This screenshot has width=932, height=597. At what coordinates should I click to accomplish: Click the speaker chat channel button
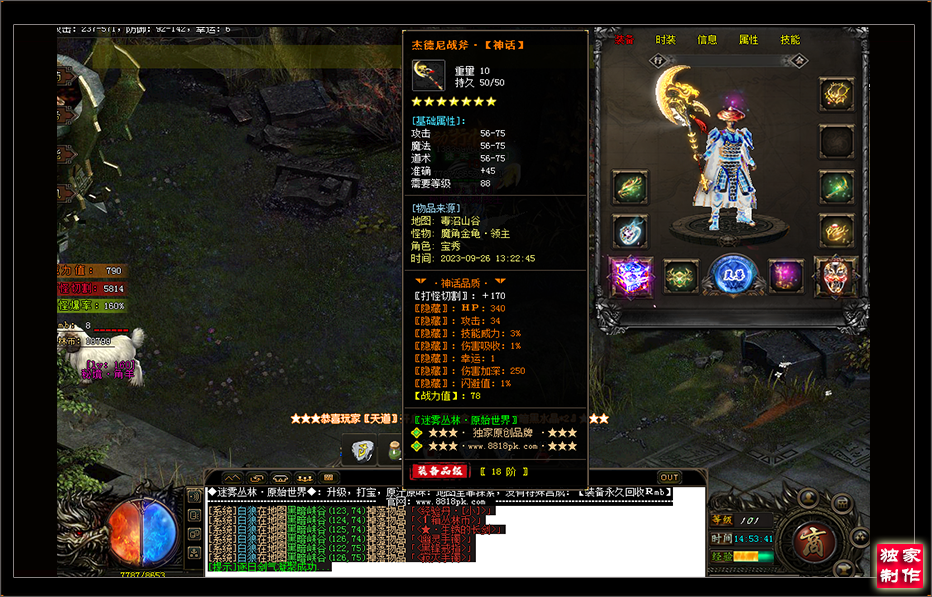tap(194, 495)
